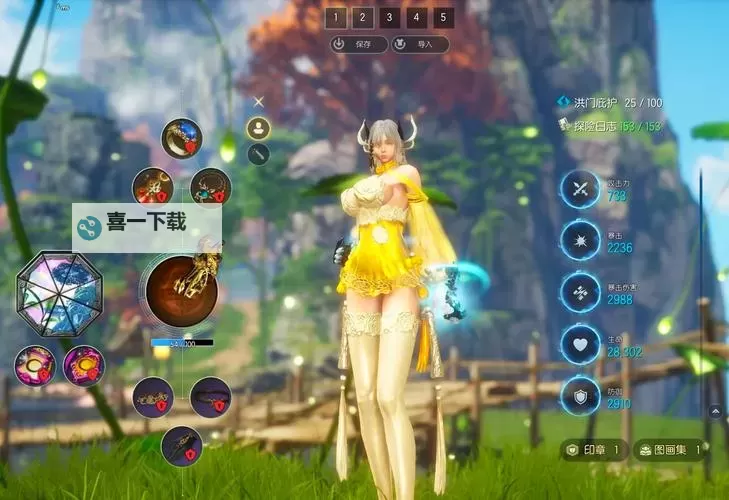Image resolution: width=729 pixels, height=500 pixels.
Task: Select the octagonal soul shield panel
Action: 57,293
